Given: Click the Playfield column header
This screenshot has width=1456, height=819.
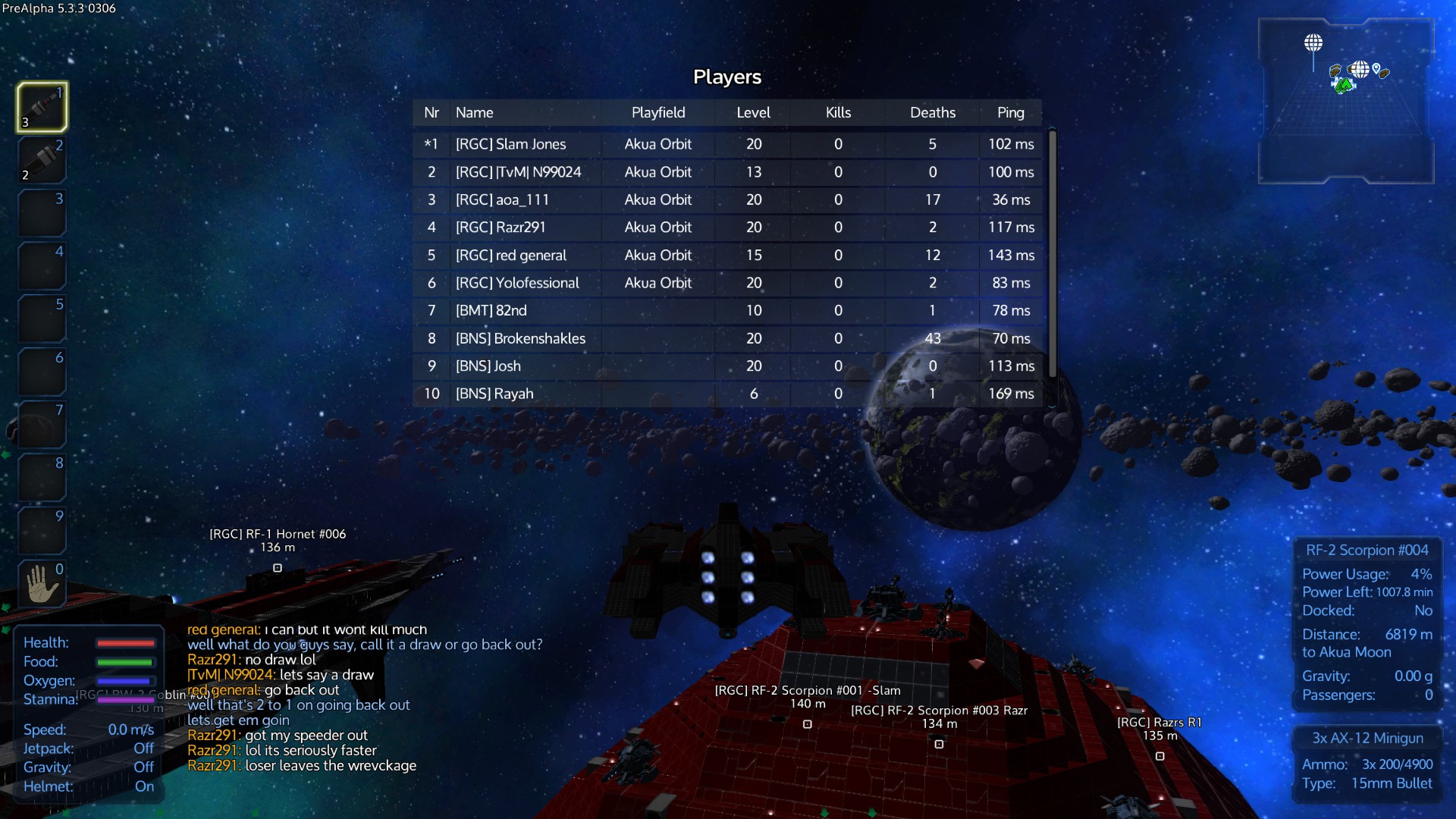Looking at the screenshot, I should click(x=657, y=113).
